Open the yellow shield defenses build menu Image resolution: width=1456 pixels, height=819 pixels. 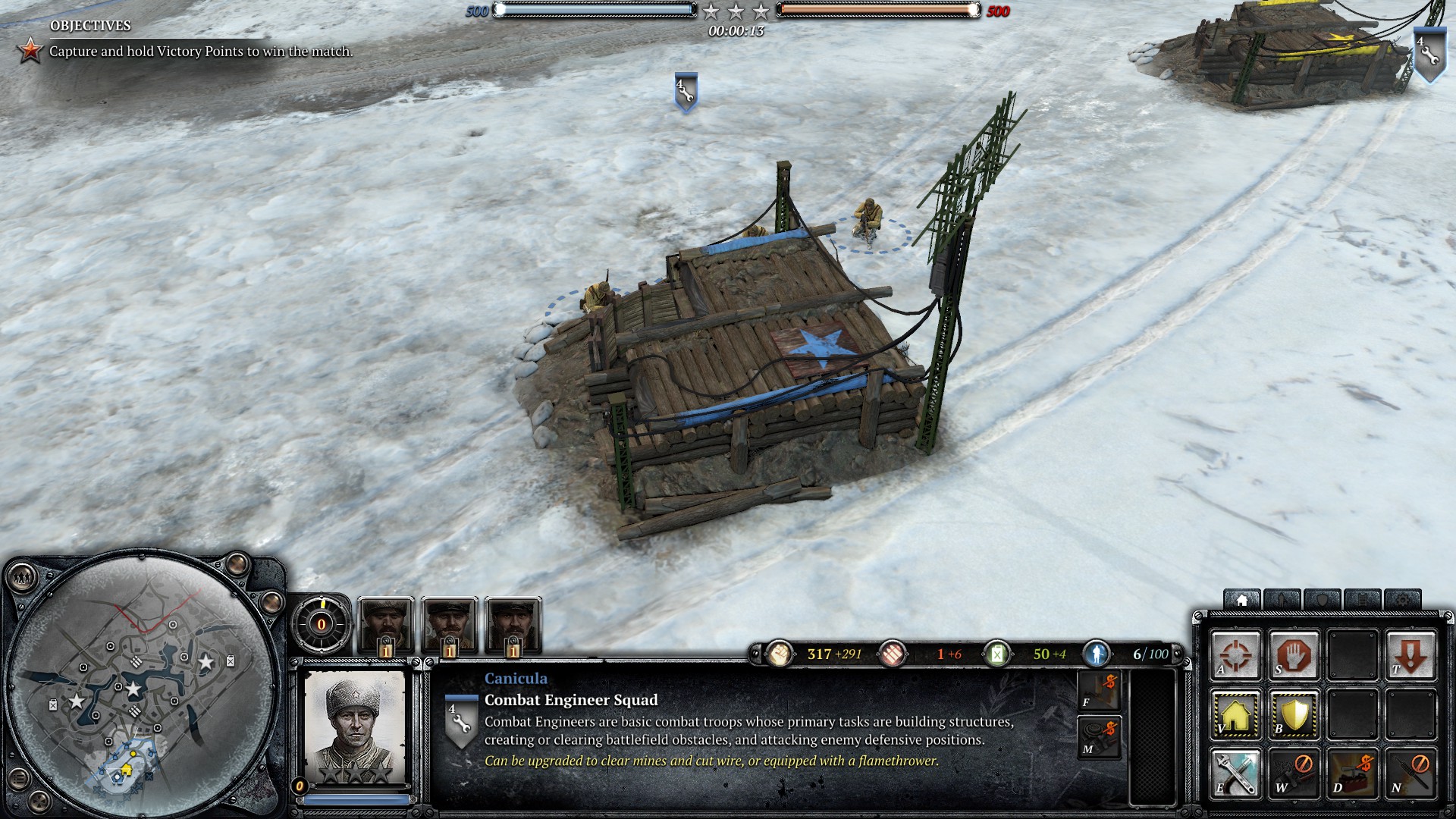click(x=1294, y=714)
